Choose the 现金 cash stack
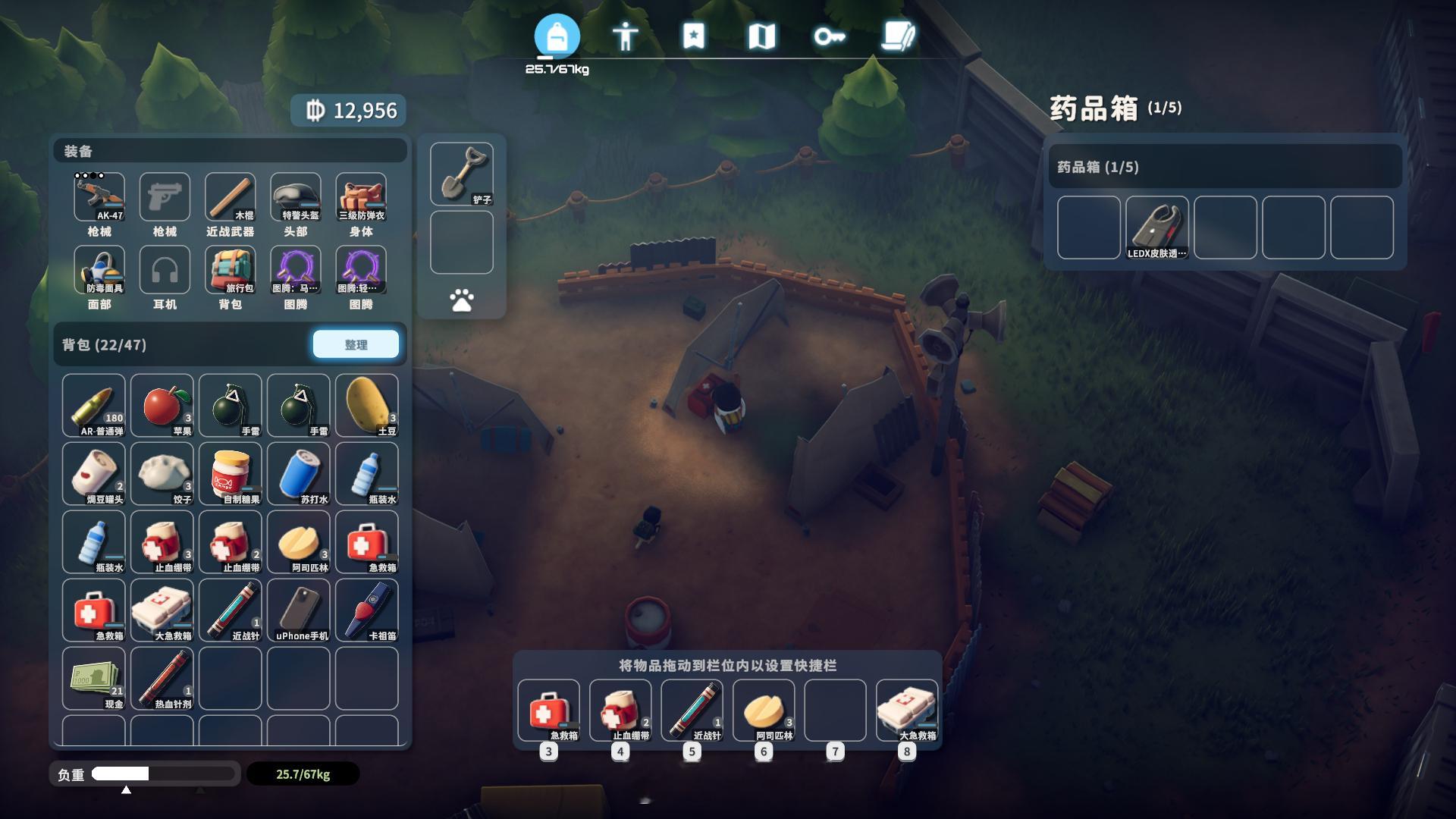The height and width of the screenshot is (819, 1456). point(93,678)
